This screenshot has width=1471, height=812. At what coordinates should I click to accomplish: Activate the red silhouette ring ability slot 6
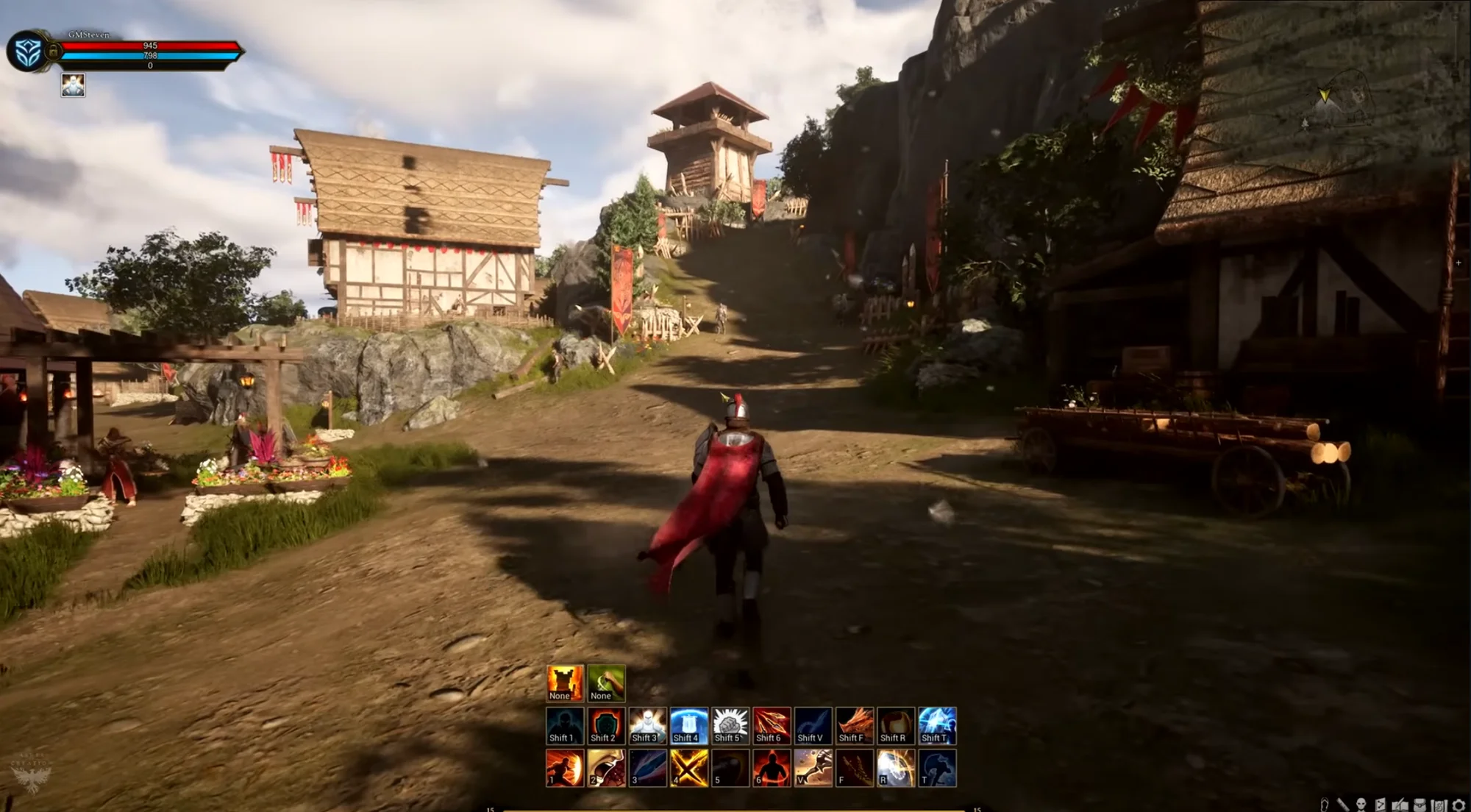coord(772,768)
